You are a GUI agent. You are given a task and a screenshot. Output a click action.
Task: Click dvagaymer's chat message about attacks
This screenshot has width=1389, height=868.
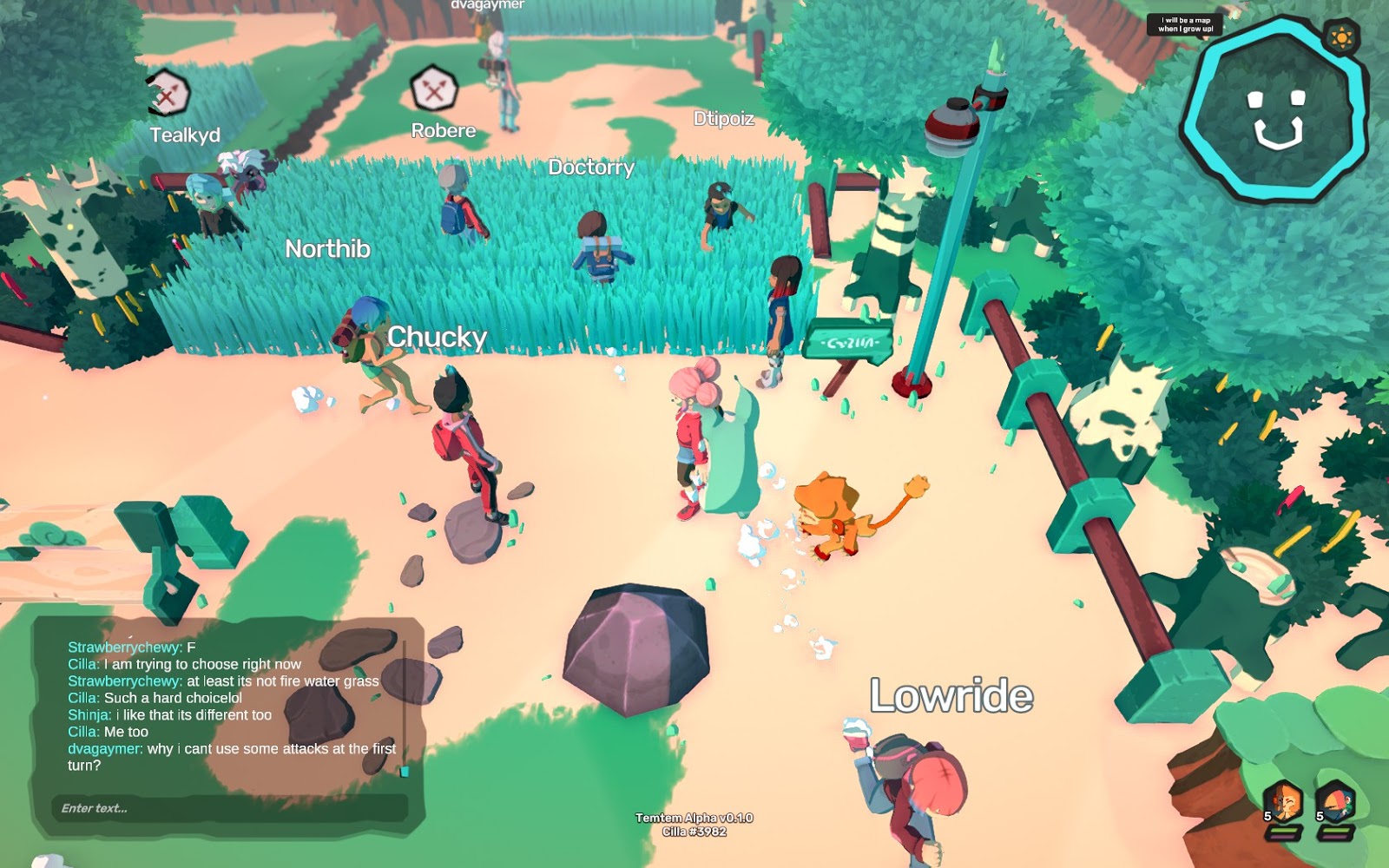[x=231, y=757]
